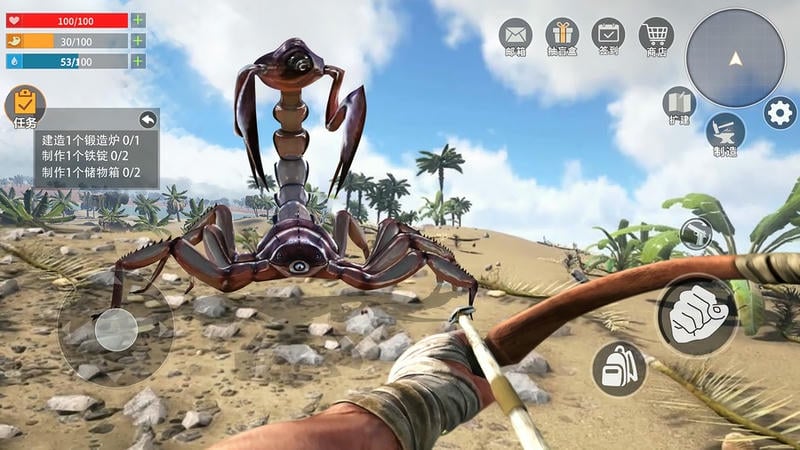Open the 商店 shop
This screenshot has height=450, width=800.
(x=656, y=37)
